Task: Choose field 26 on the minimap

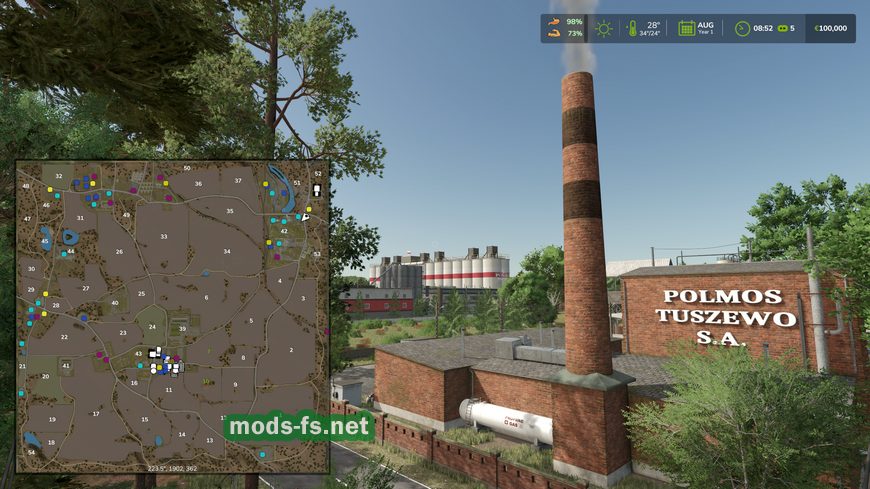Action: (x=119, y=251)
